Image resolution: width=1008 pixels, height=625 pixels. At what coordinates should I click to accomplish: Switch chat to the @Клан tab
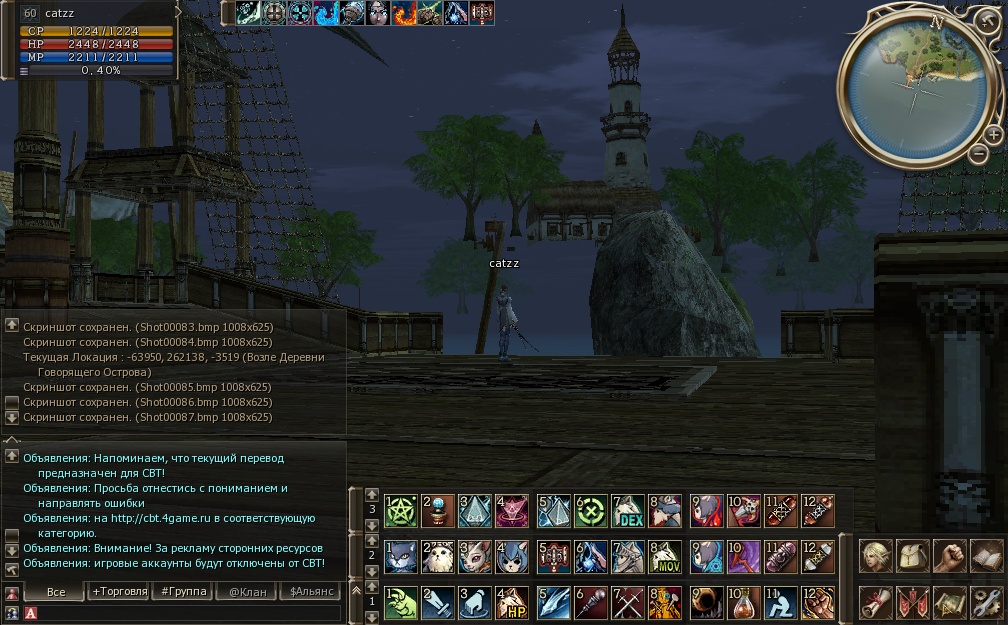(x=247, y=591)
